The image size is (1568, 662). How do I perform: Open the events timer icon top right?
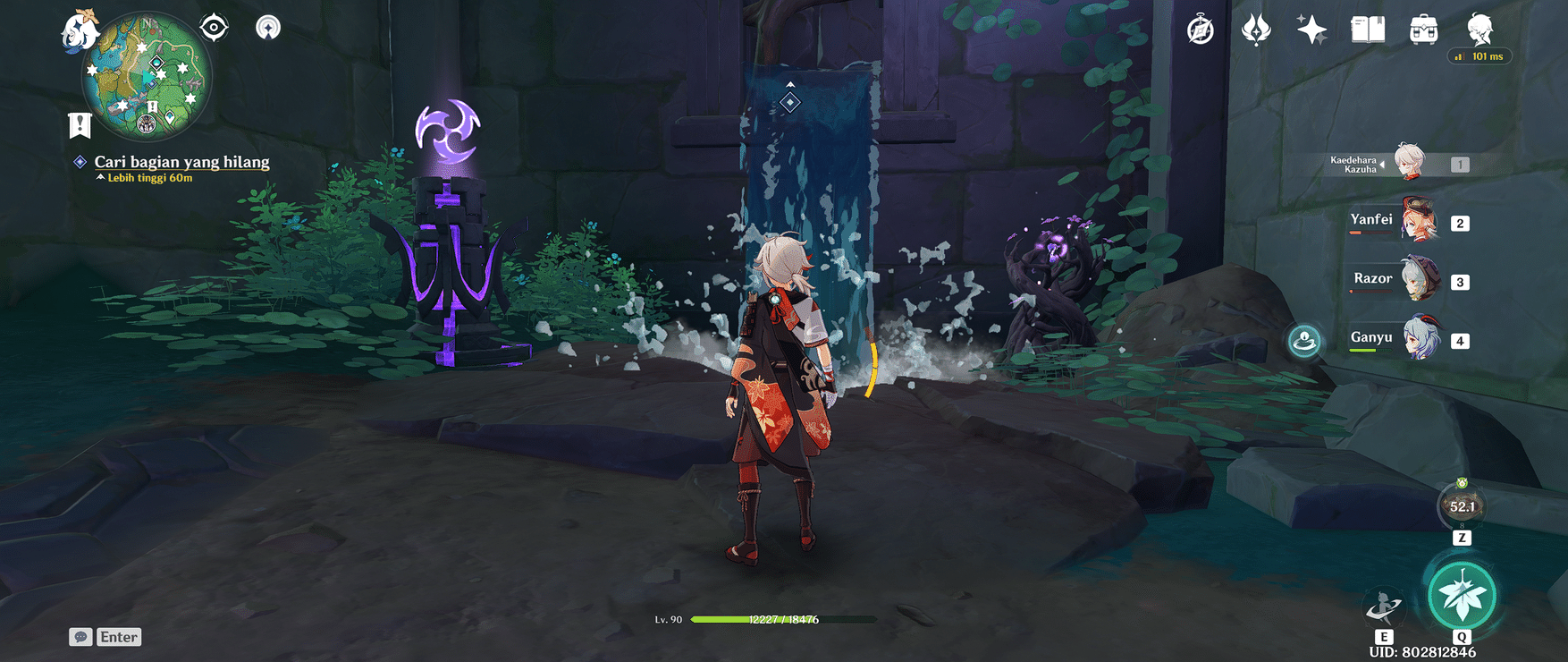pos(1201,30)
